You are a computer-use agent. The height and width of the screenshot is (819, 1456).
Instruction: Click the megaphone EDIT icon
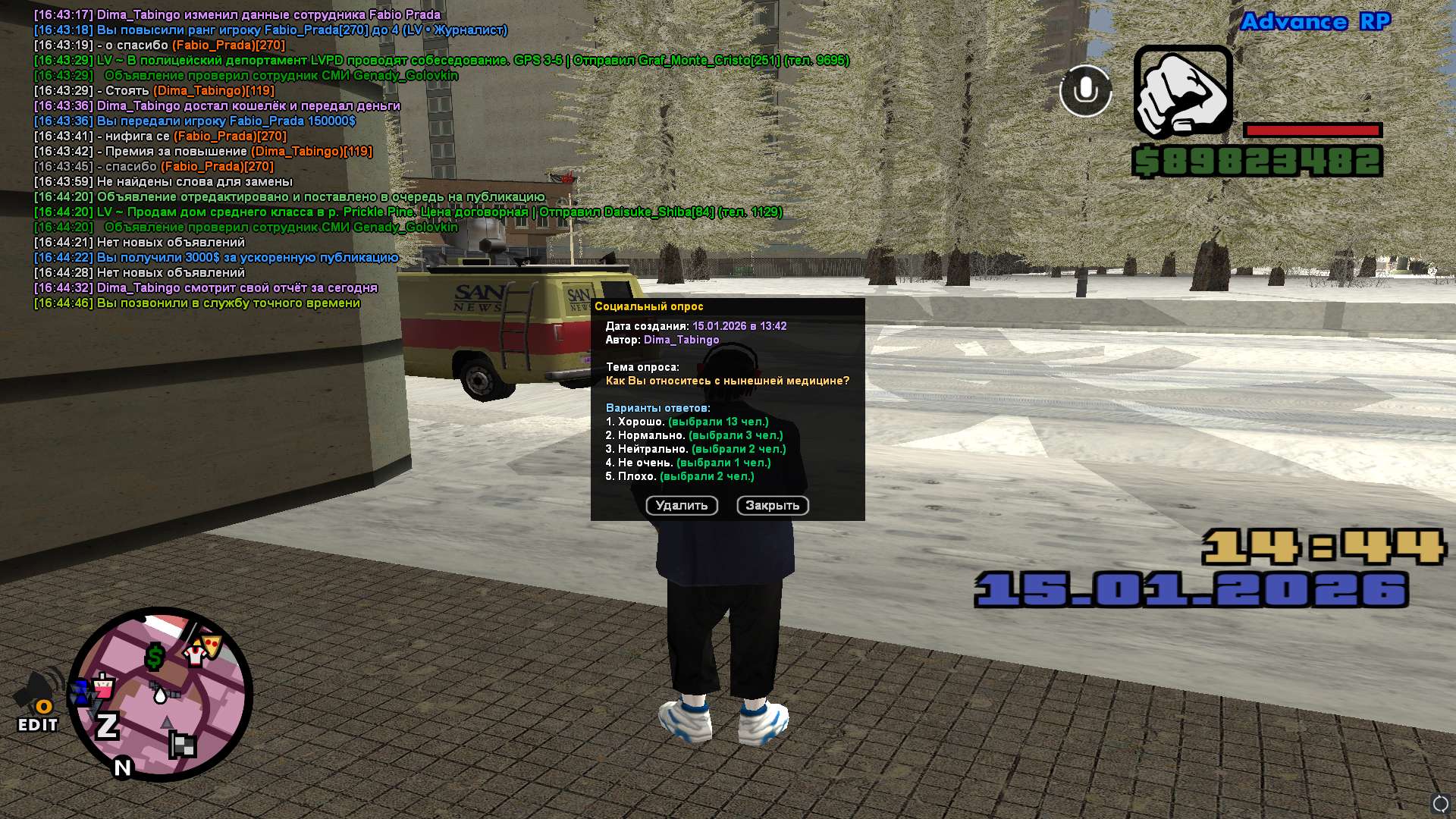[x=38, y=701]
